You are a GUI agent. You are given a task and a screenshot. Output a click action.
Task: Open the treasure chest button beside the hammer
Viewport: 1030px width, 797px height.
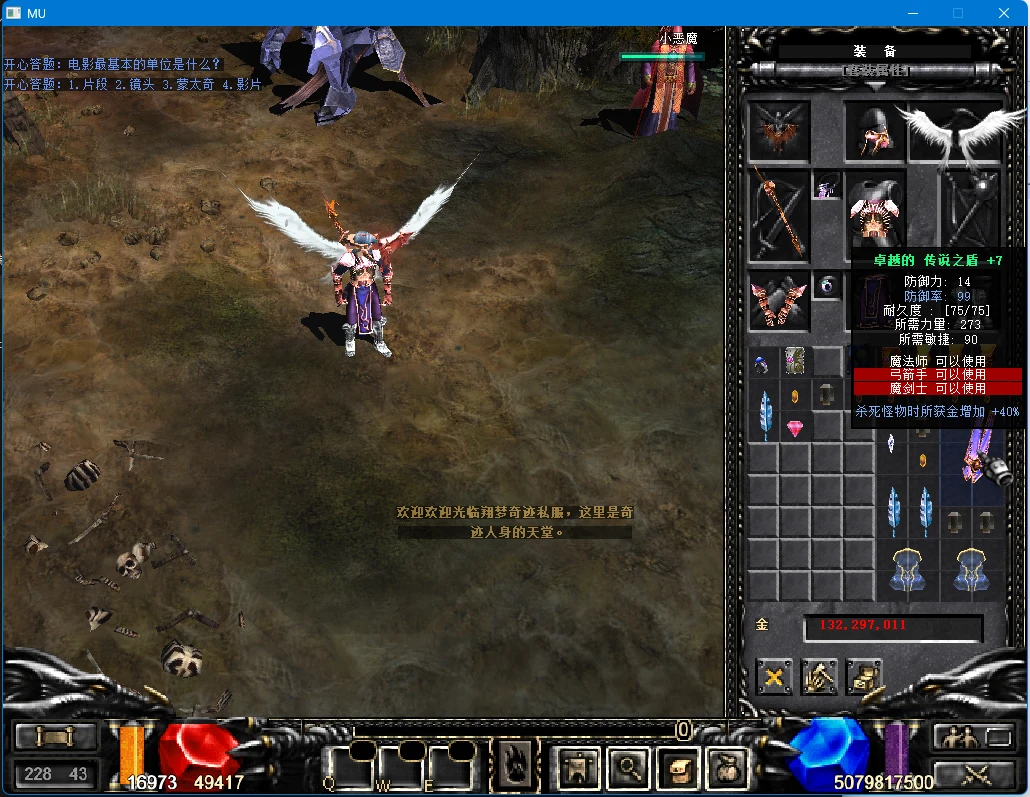(864, 677)
